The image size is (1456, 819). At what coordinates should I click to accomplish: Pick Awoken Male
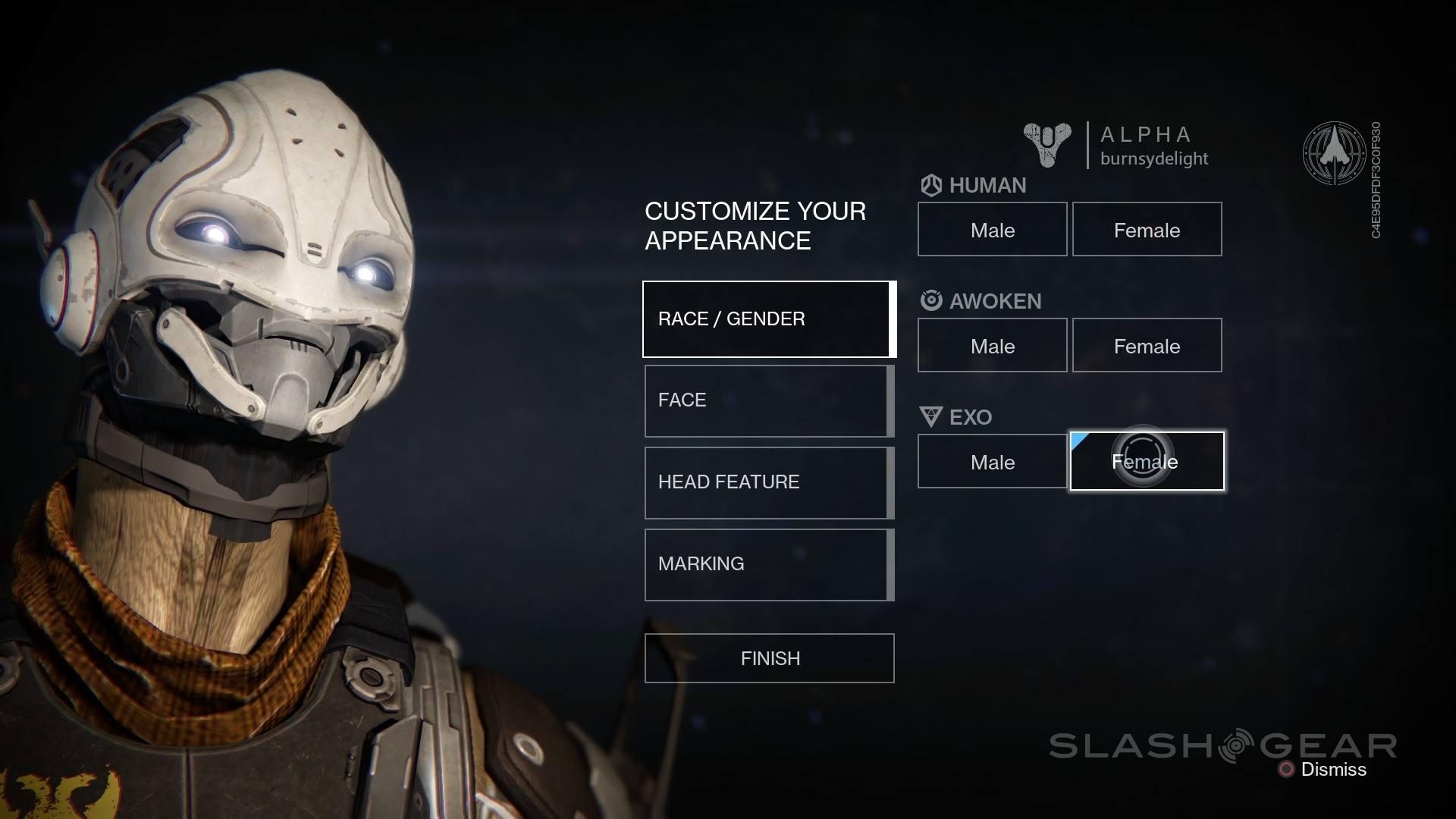992,346
